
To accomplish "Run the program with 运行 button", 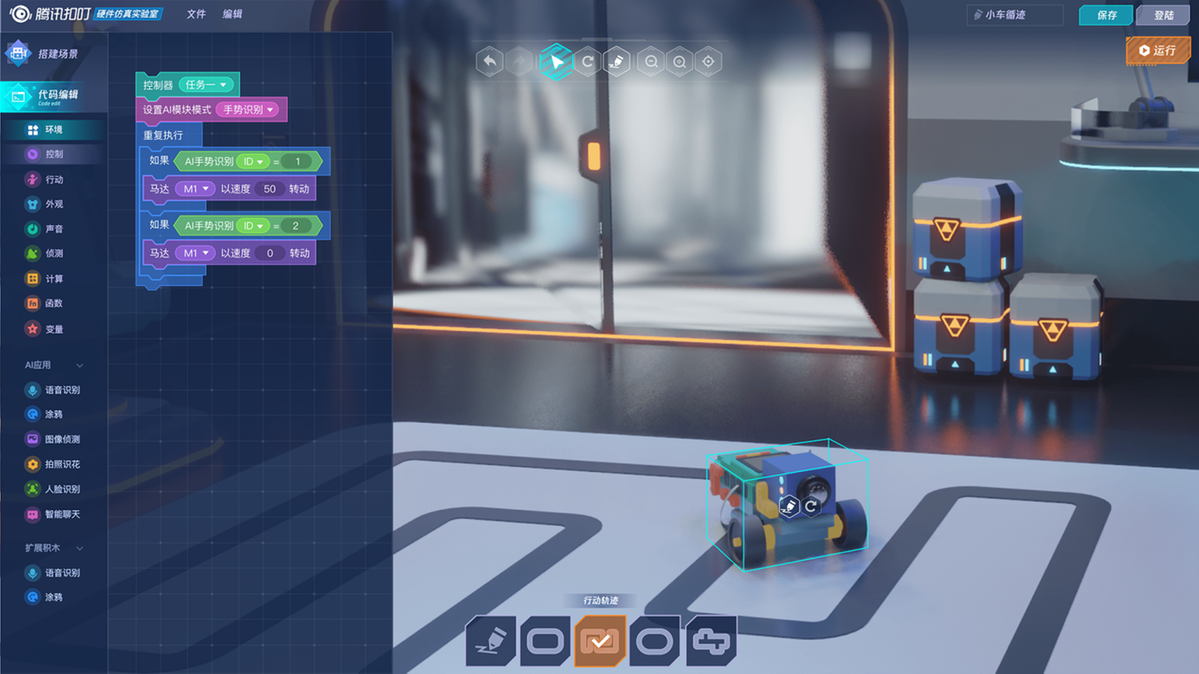I will click(1157, 50).
